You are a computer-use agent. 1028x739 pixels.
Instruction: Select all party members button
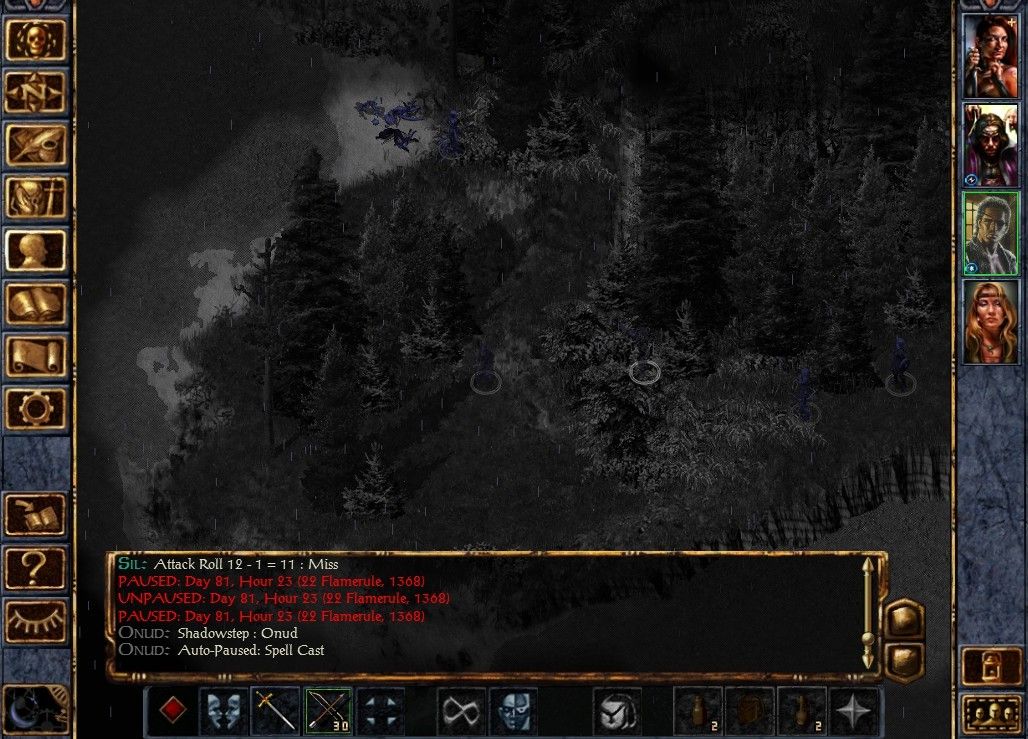tap(990, 714)
